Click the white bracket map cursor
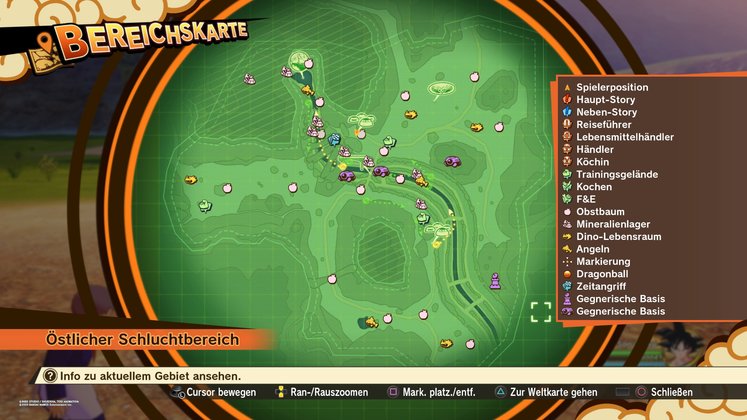This screenshot has height=420, width=747. point(541,311)
